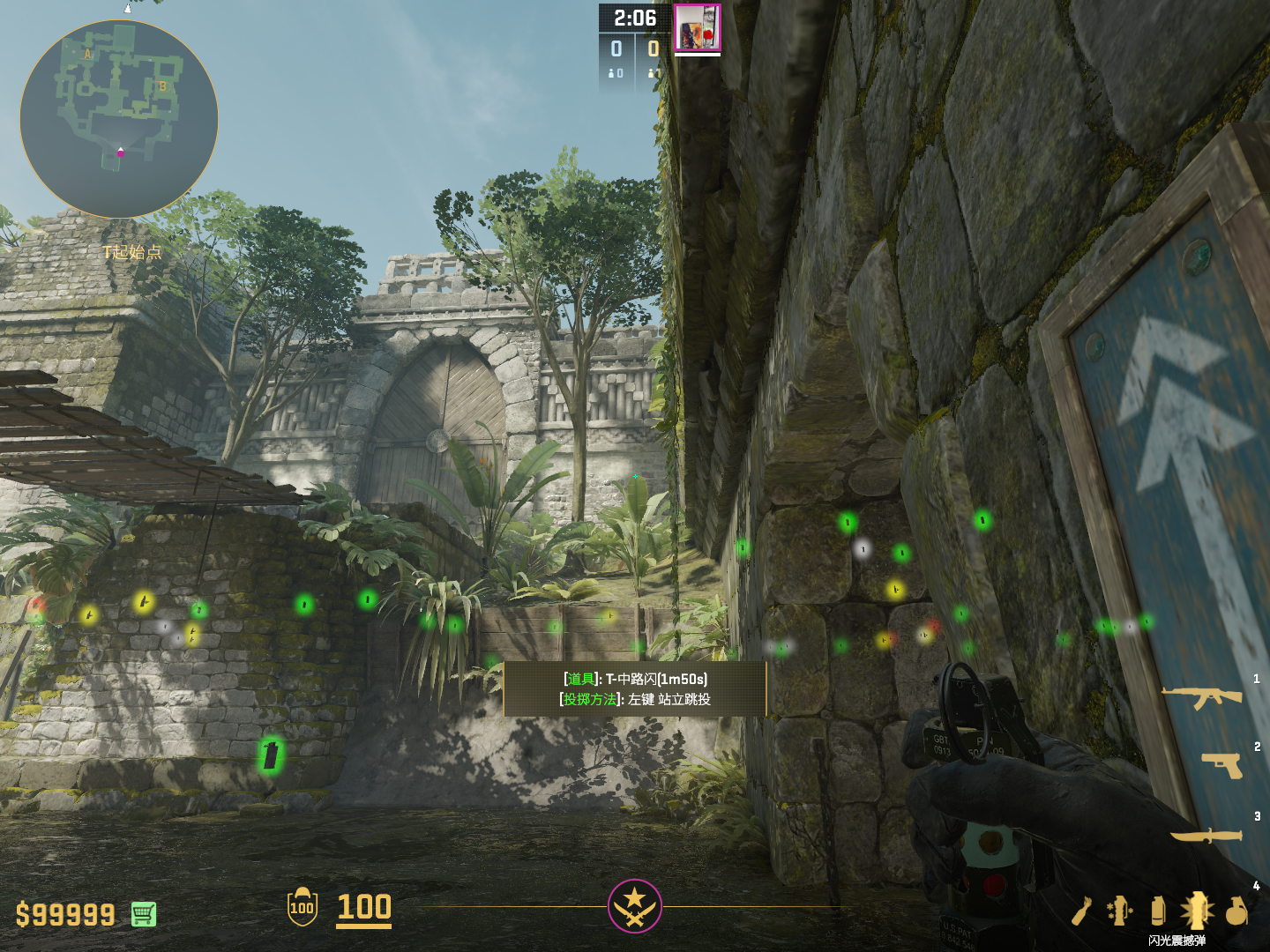Open the buy menu cart icon
The height and width of the screenshot is (952, 1270).
[144, 914]
